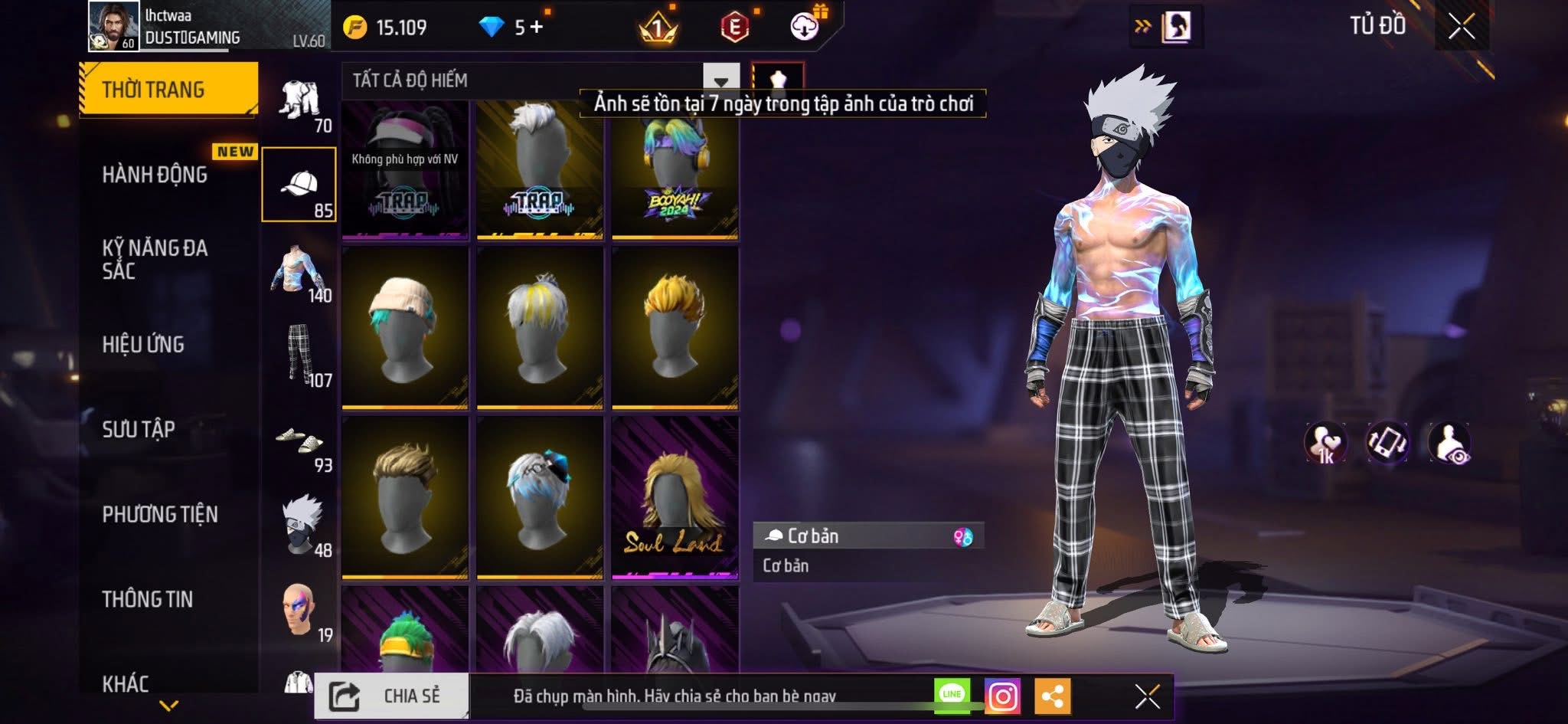Dismiss the screenshot share bar

1147,696
